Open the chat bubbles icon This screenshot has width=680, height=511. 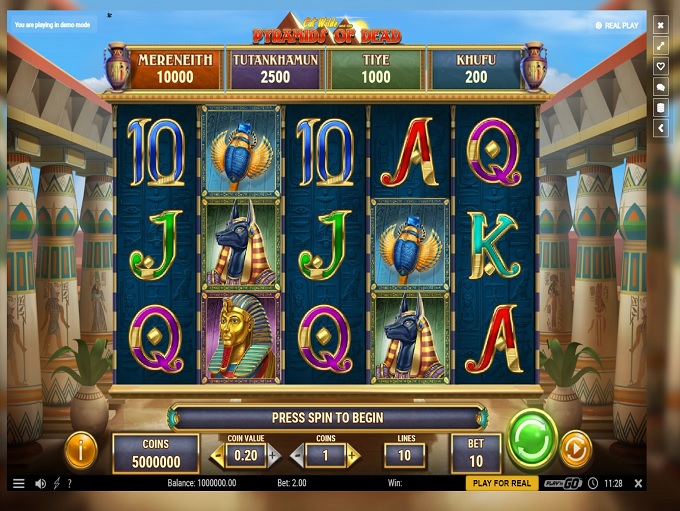pyautogui.click(x=660, y=87)
